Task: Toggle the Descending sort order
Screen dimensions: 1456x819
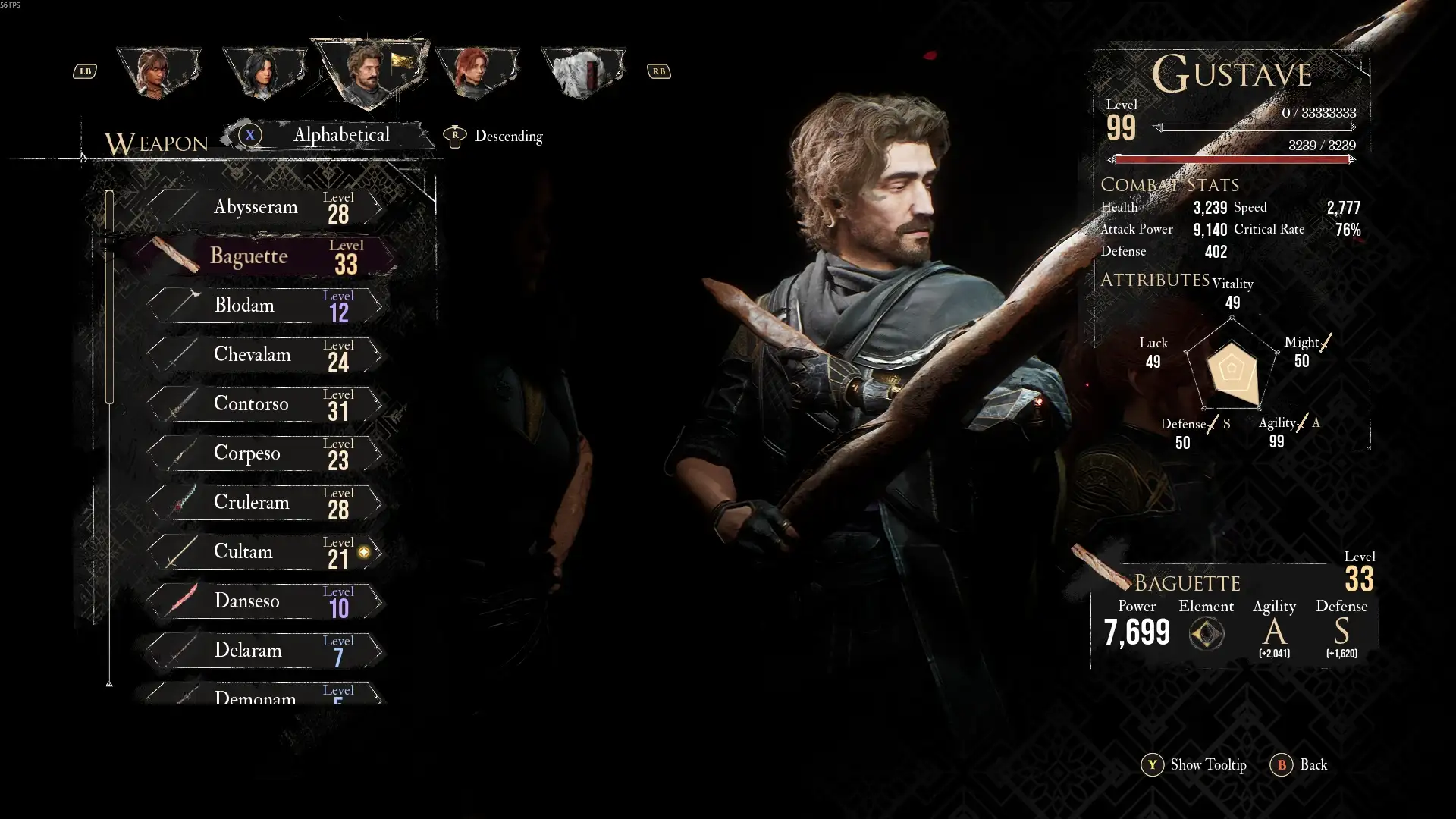Action: click(496, 136)
